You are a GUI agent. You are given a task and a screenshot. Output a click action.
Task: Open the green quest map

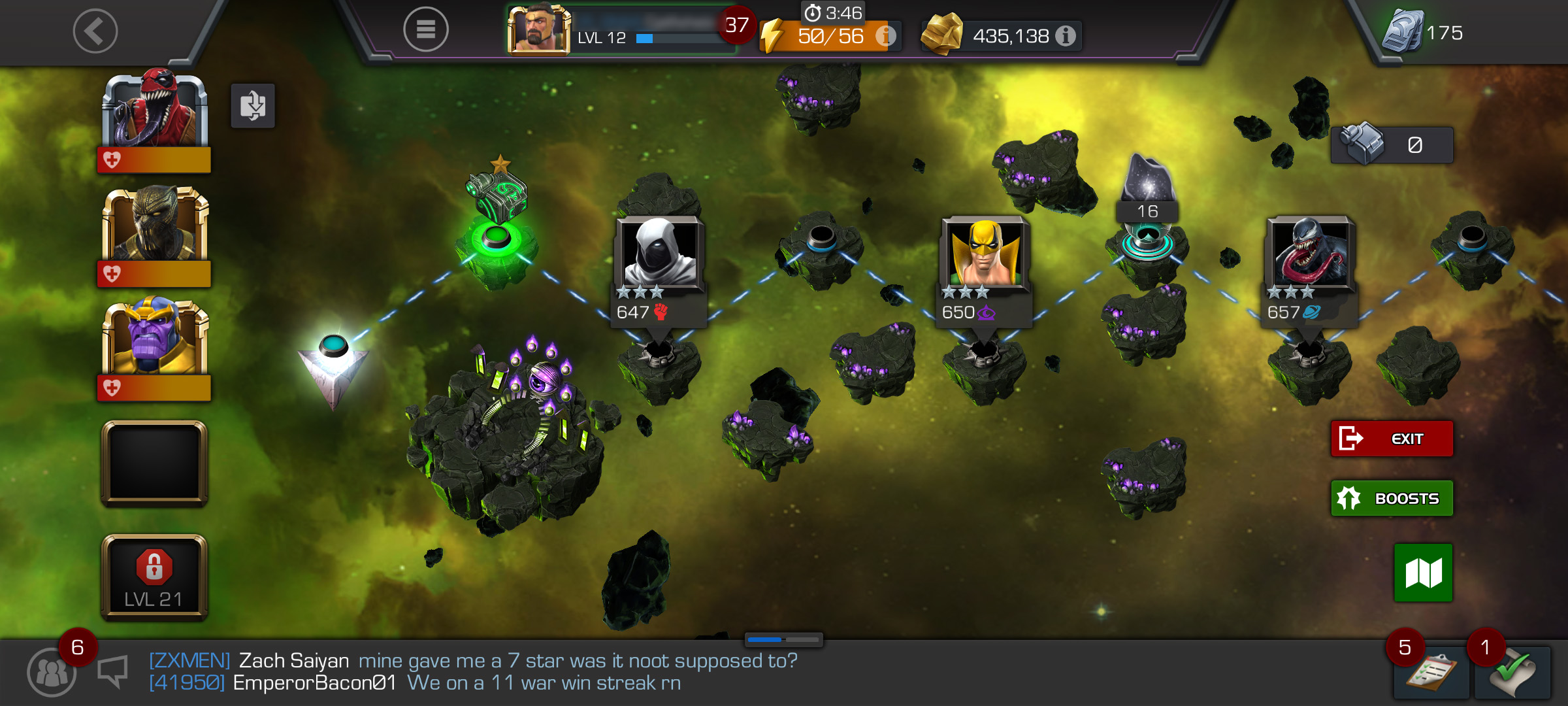[1423, 573]
